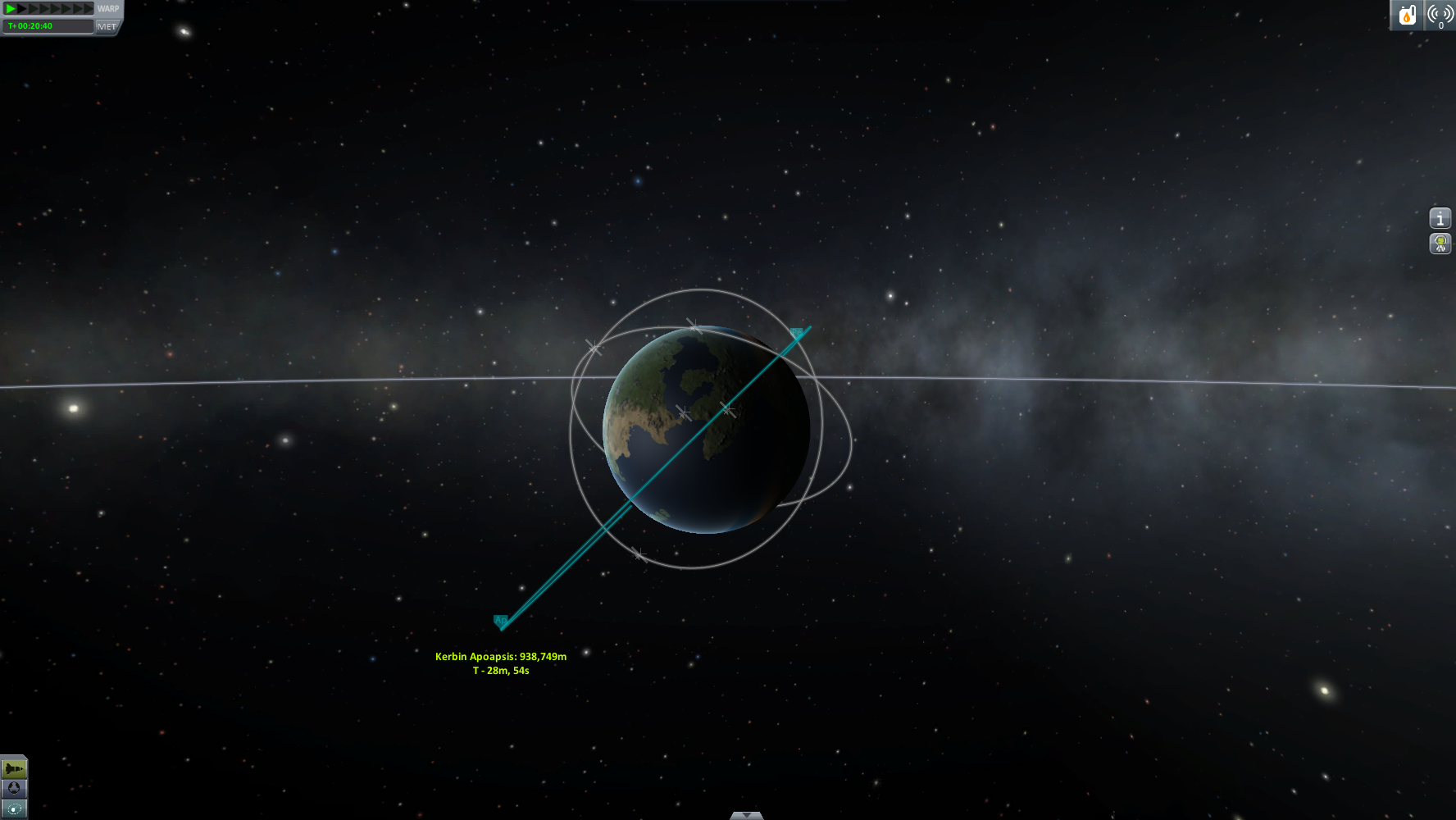Toggle the MET time display button
The height and width of the screenshot is (820, 1456).
point(107,26)
